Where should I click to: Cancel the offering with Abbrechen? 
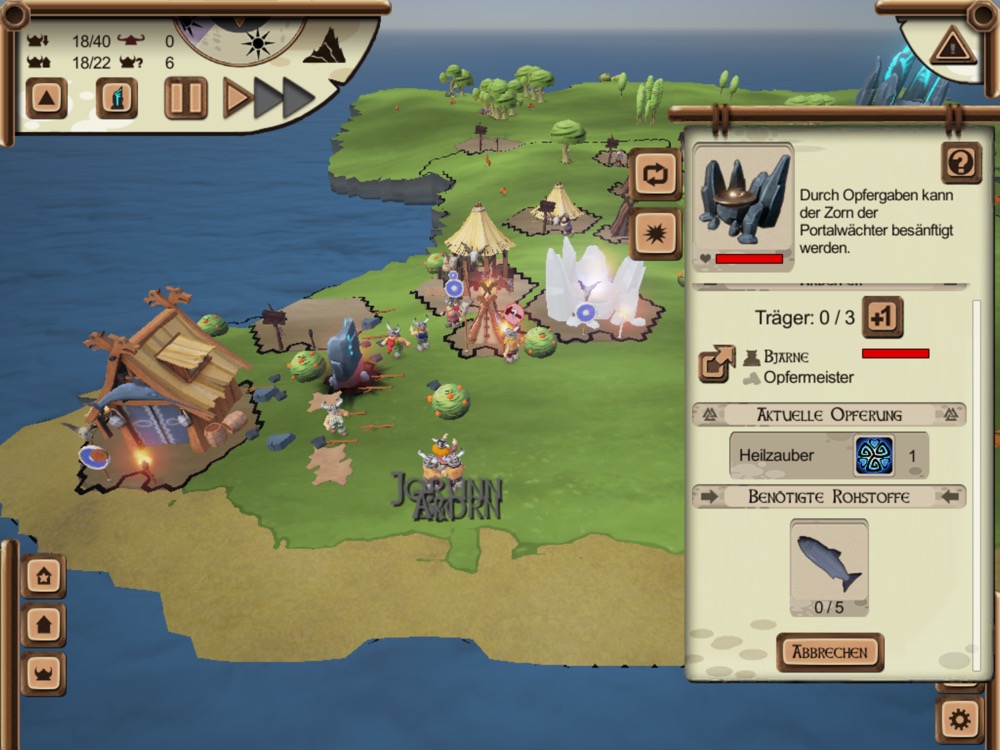pyautogui.click(x=830, y=652)
